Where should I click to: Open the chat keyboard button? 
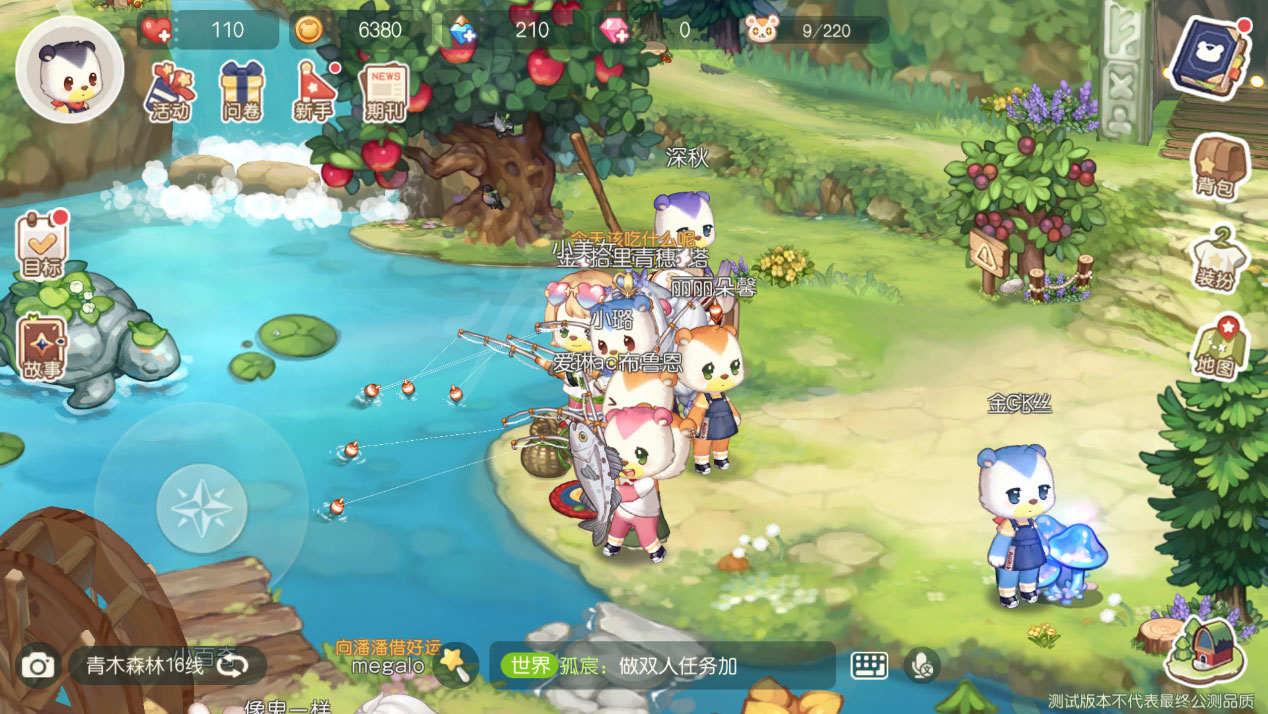[869, 666]
